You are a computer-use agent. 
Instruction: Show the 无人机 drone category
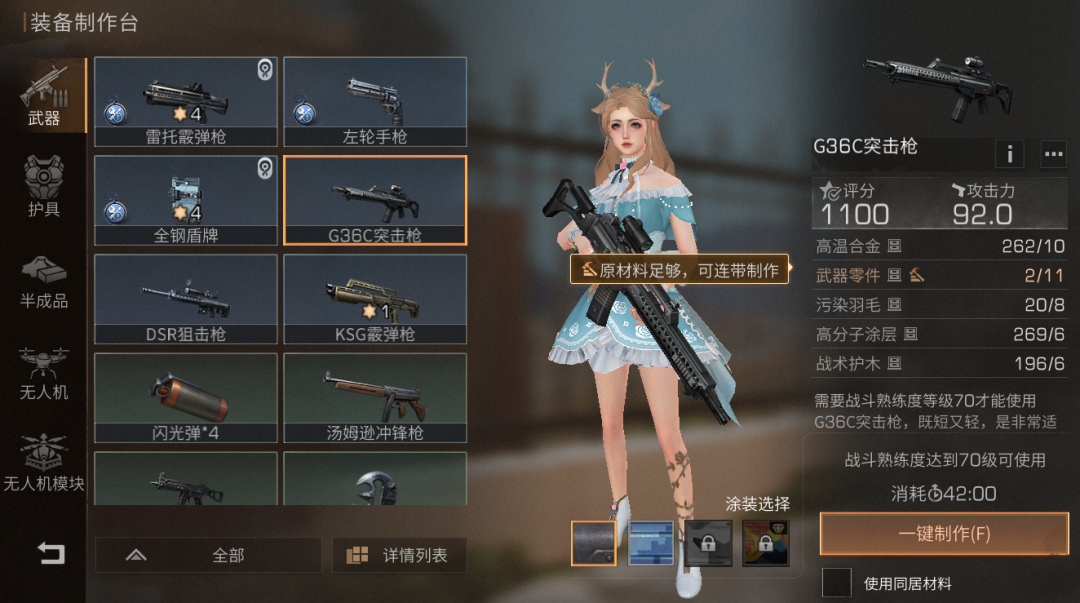44,371
